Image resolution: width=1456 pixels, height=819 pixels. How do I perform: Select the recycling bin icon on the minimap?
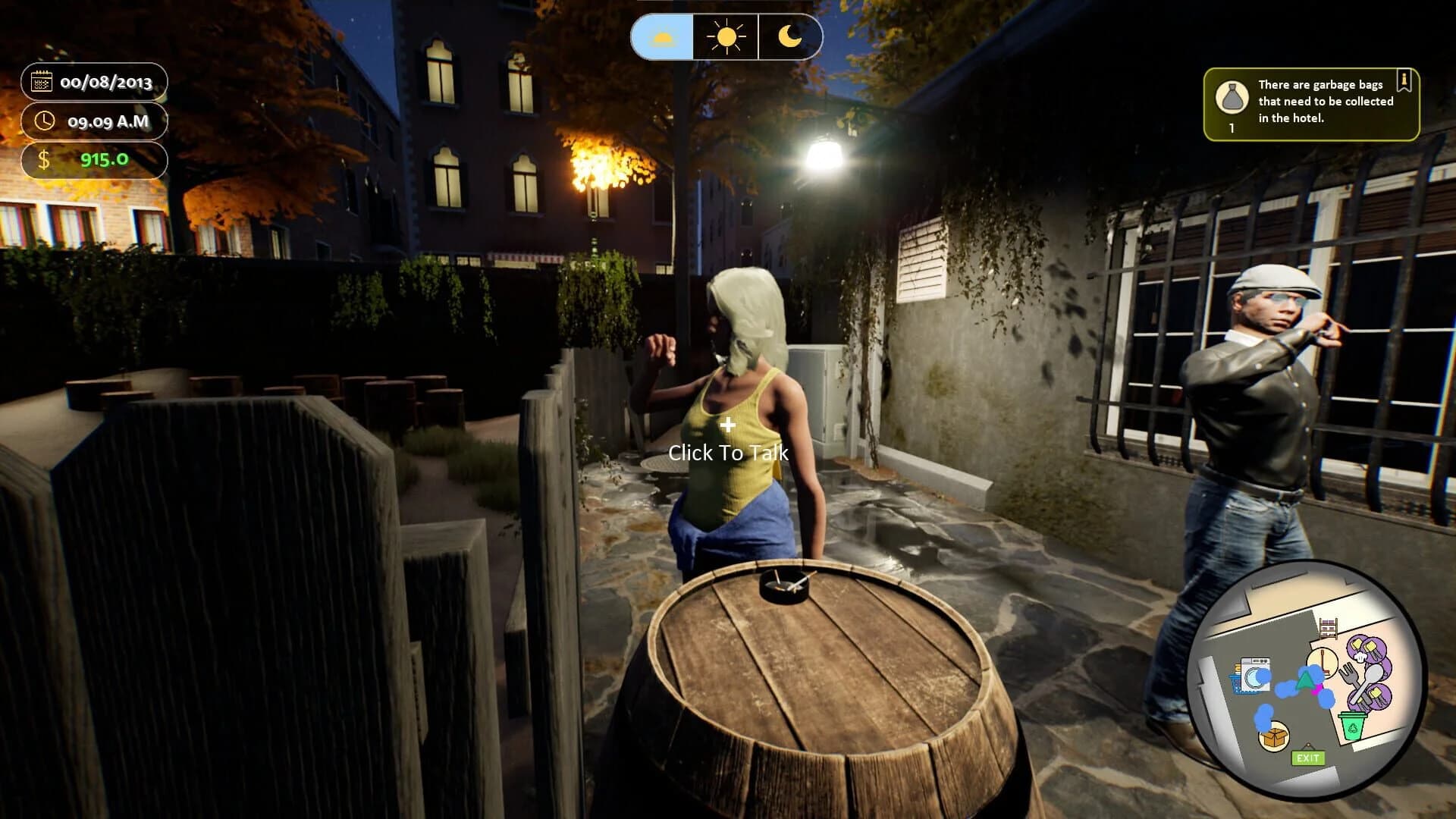coord(1353,726)
